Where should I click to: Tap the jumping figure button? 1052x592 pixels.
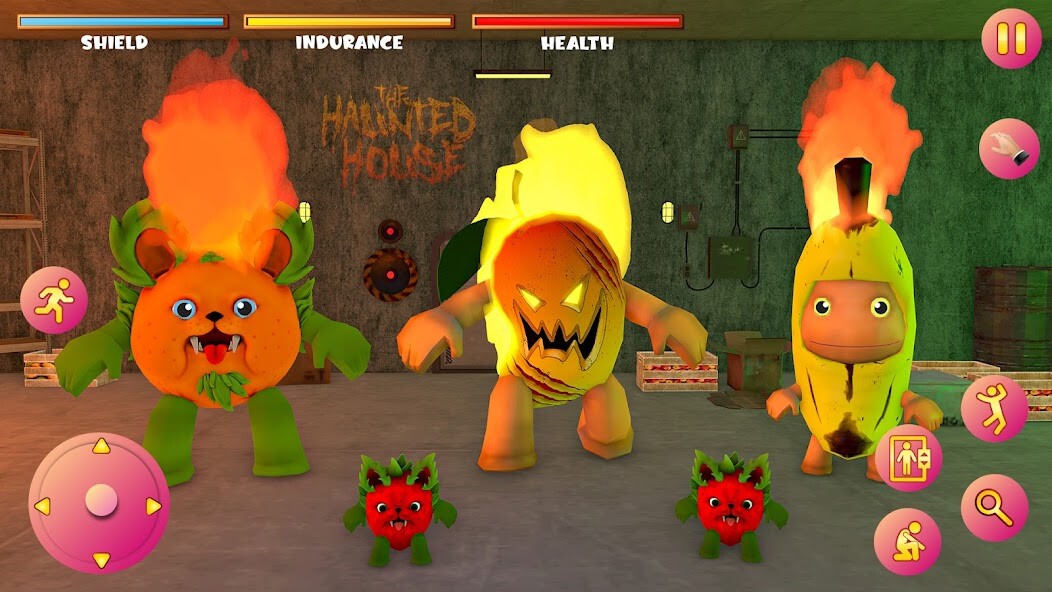(994, 408)
